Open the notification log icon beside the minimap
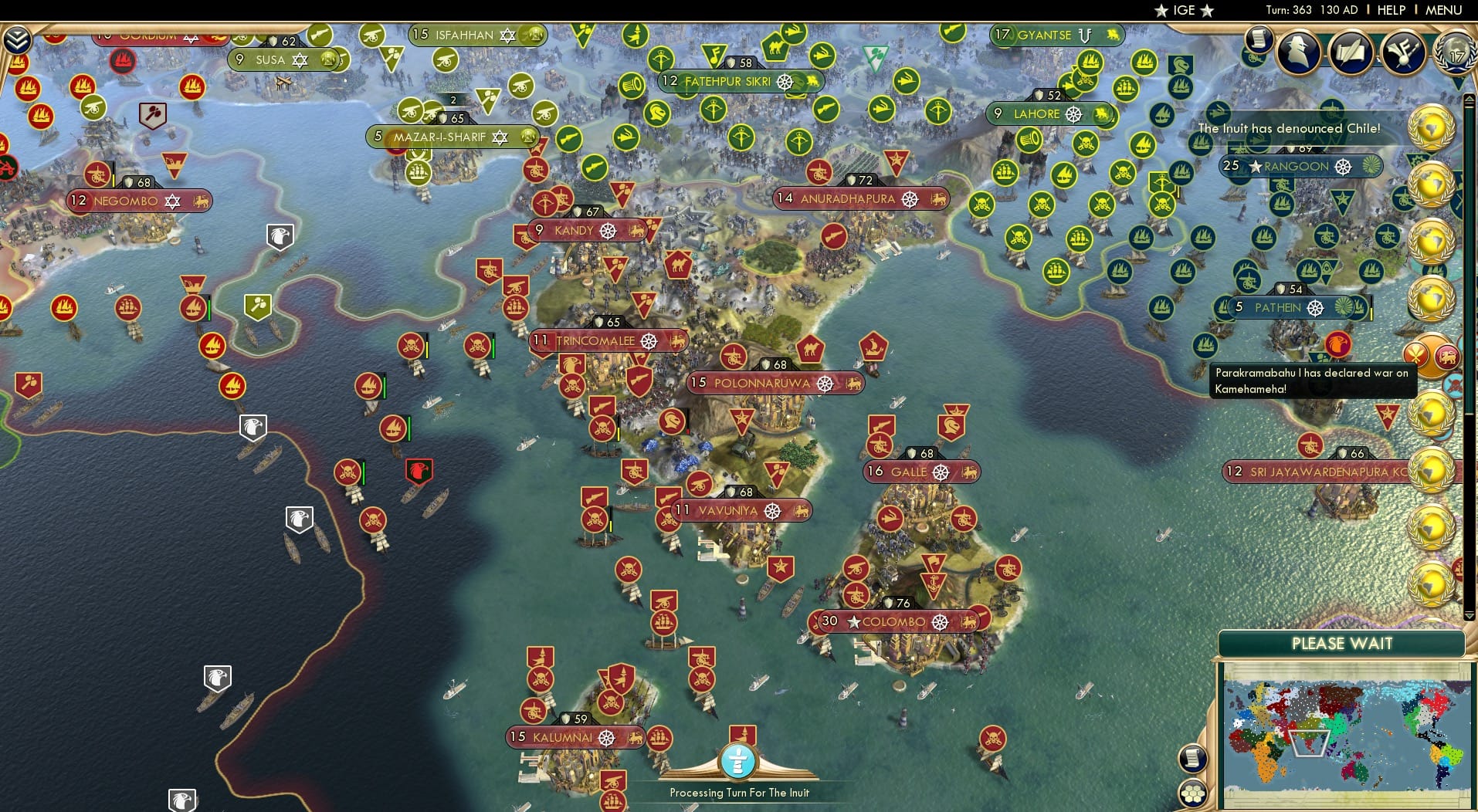The height and width of the screenshot is (812, 1478). pyautogui.click(x=1192, y=758)
